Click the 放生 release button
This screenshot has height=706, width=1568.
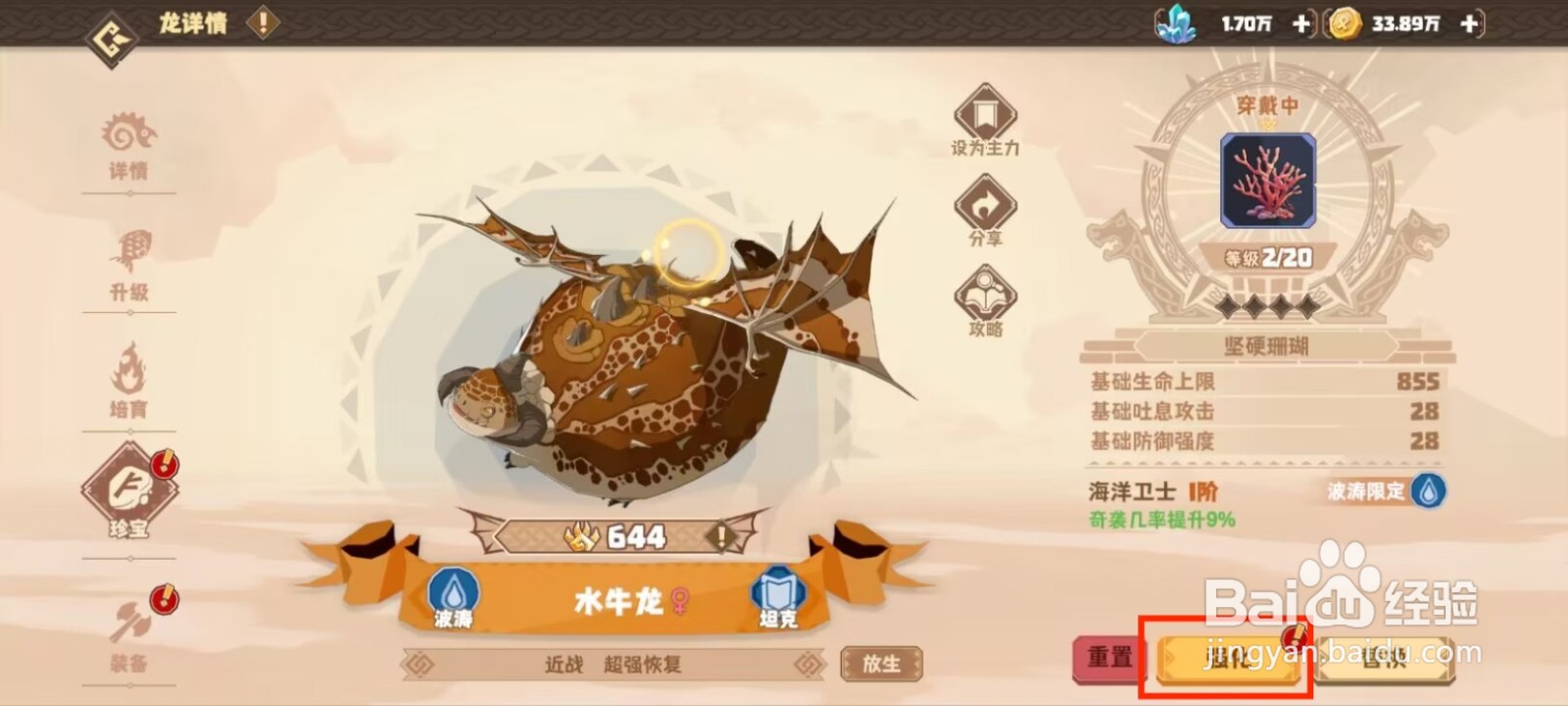point(881,665)
